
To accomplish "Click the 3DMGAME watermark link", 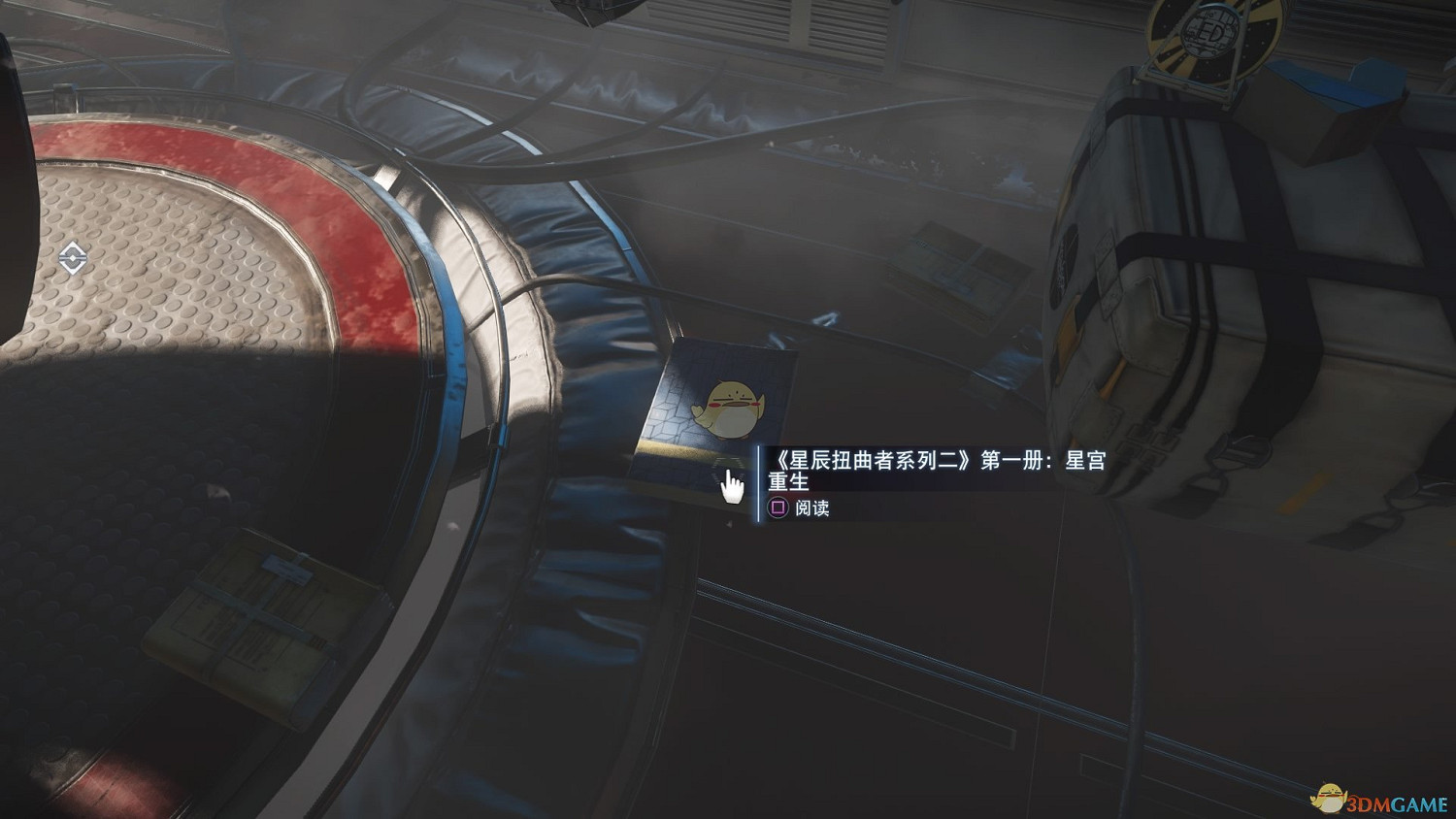I will coord(1395,803).
